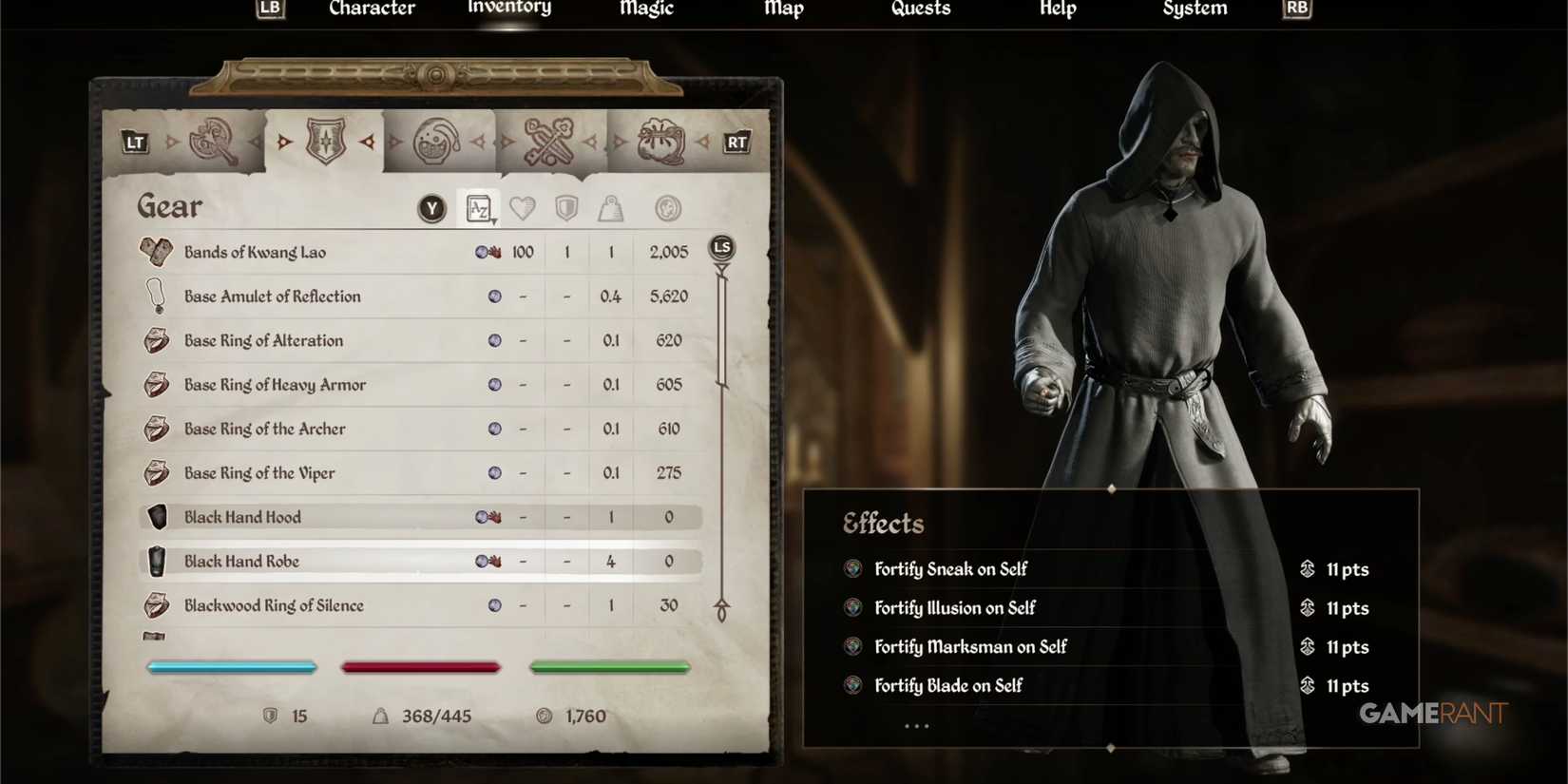Screen dimensions: 1568x784
Task: Sort gear by the heart favorites icon
Action: (x=524, y=208)
